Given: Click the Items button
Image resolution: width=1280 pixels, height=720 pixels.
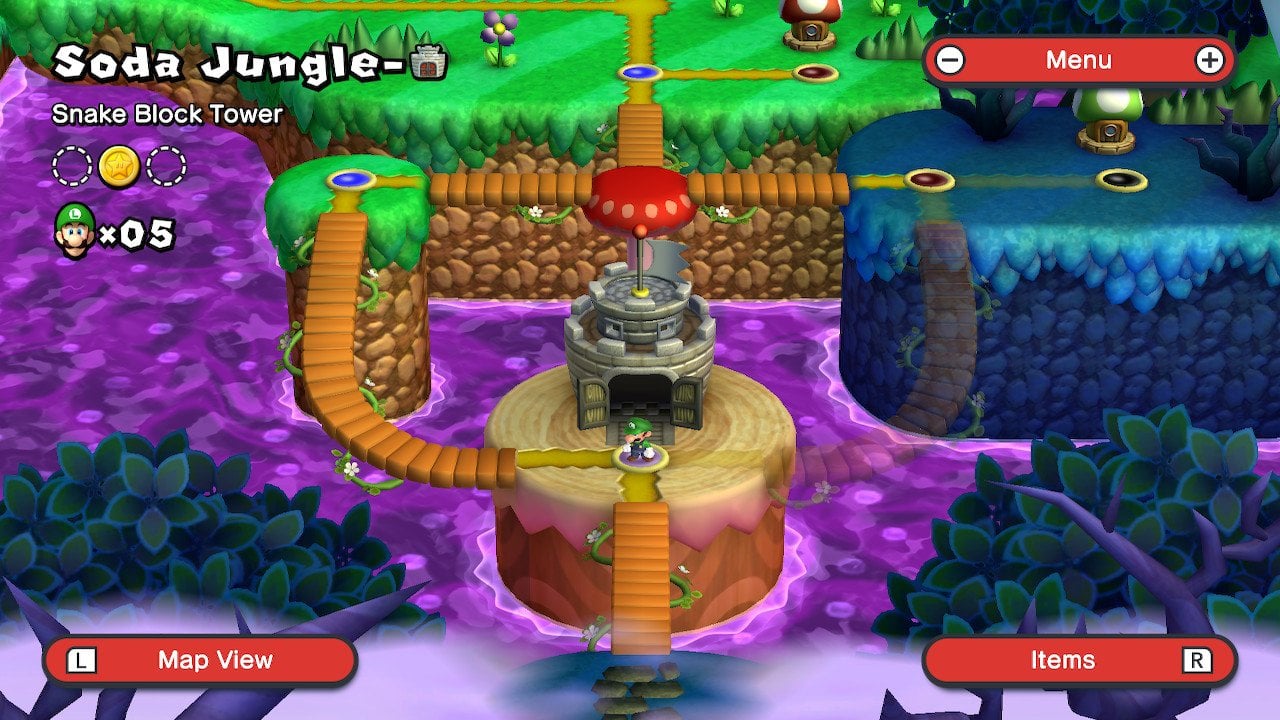Looking at the screenshot, I should click(1065, 660).
